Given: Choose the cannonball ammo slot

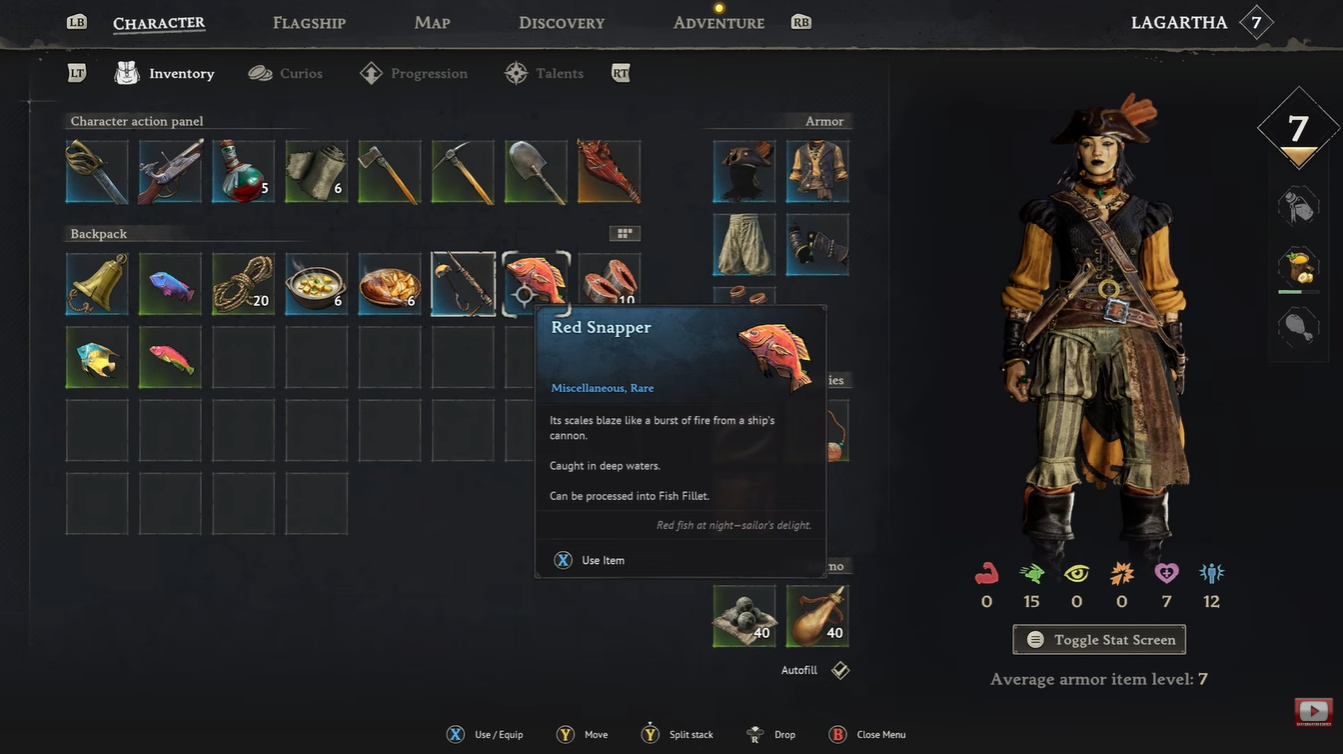Looking at the screenshot, I should 744,616.
